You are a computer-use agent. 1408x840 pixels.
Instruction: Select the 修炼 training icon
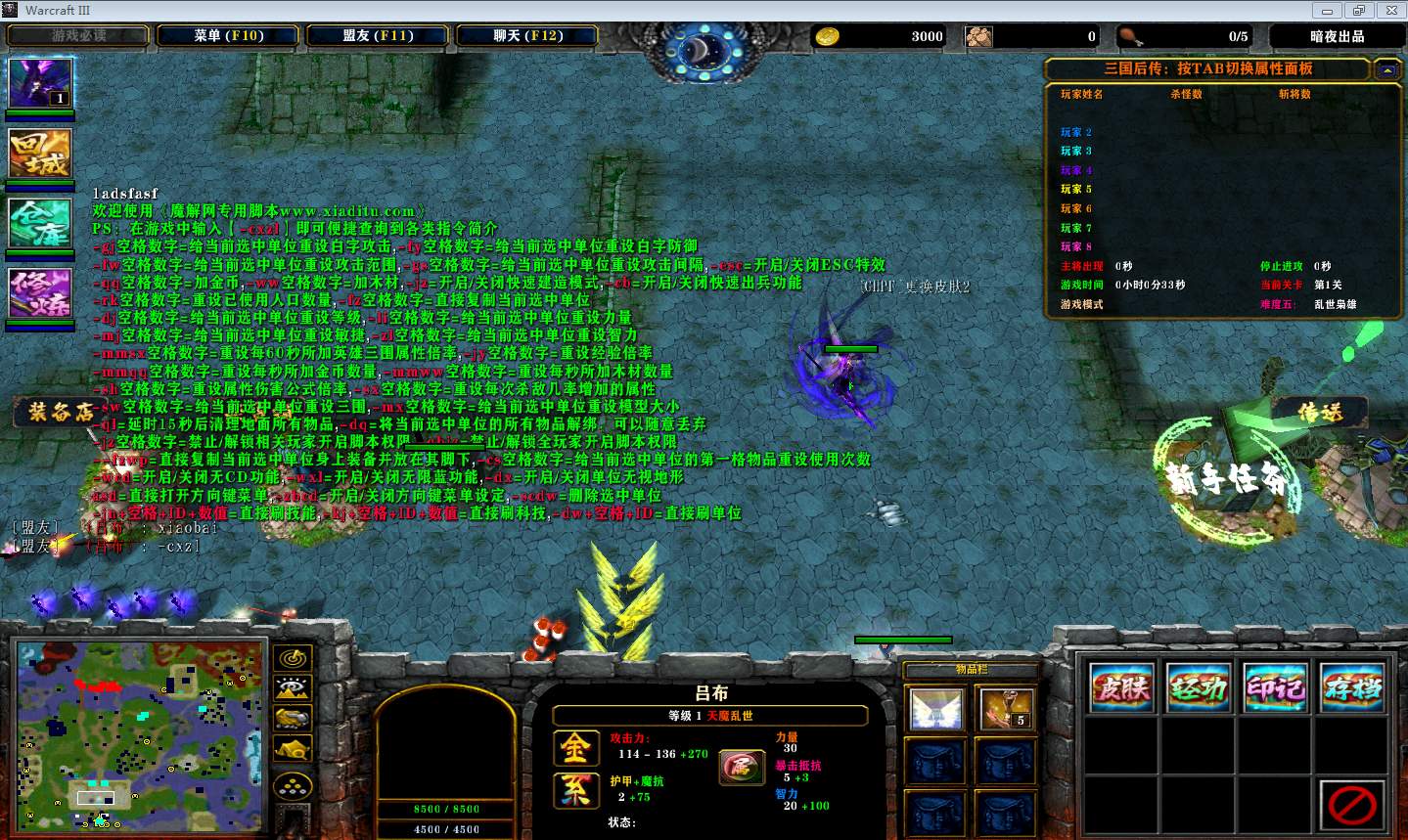click(40, 292)
